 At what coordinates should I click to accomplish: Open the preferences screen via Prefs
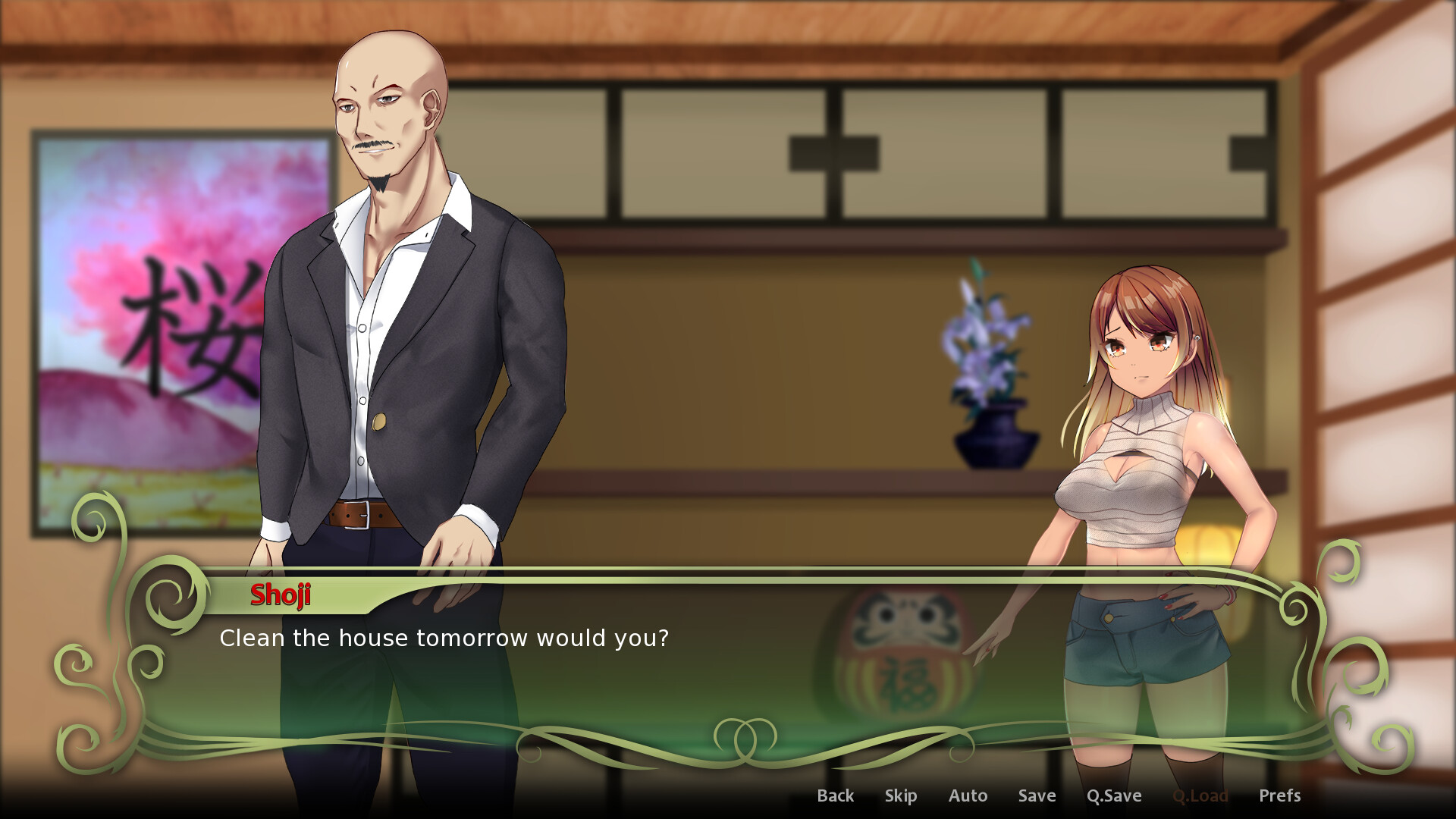pyautogui.click(x=1280, y=795)
